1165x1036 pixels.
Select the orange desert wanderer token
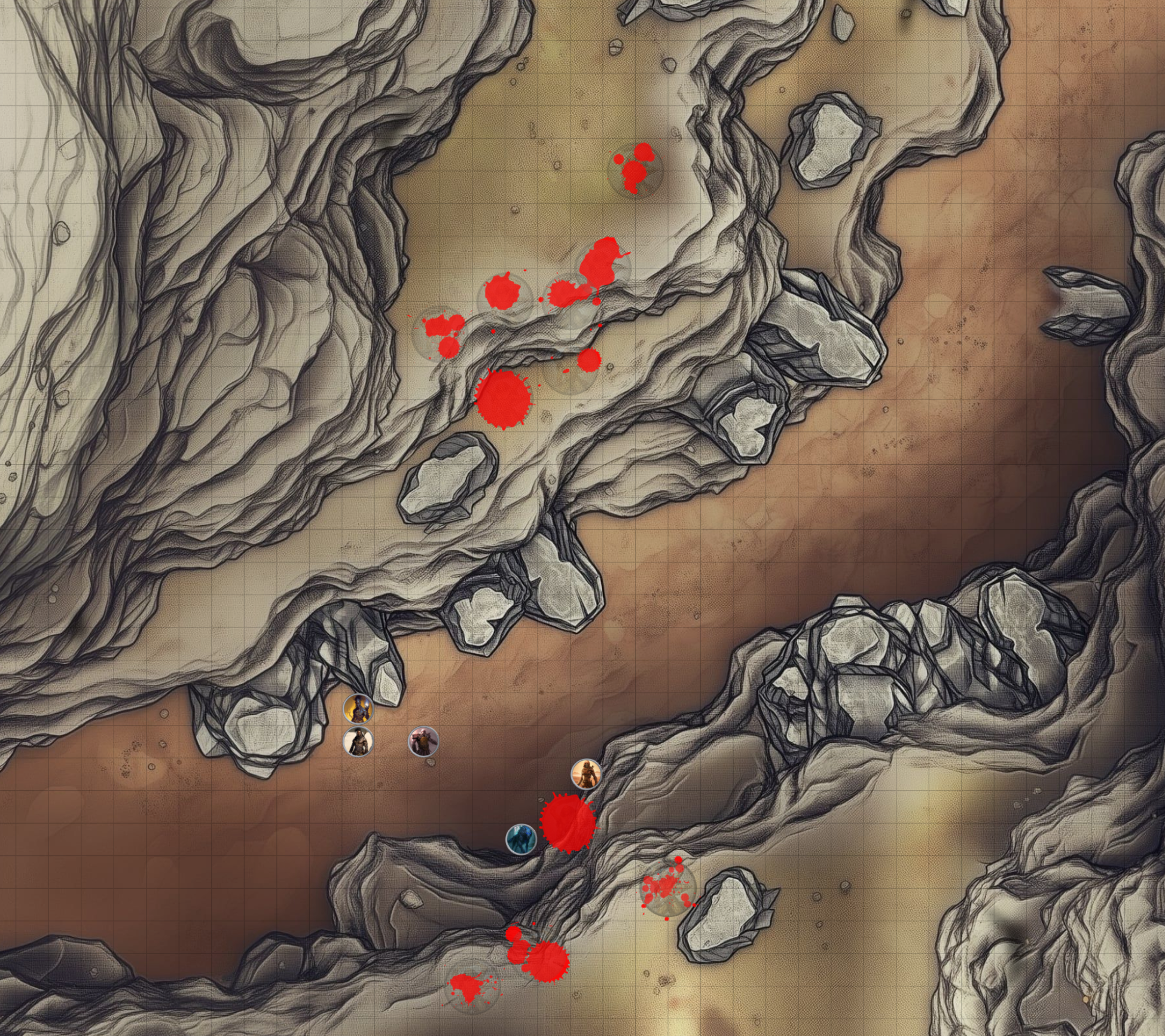pyautogui.click(x=585, y=775)
